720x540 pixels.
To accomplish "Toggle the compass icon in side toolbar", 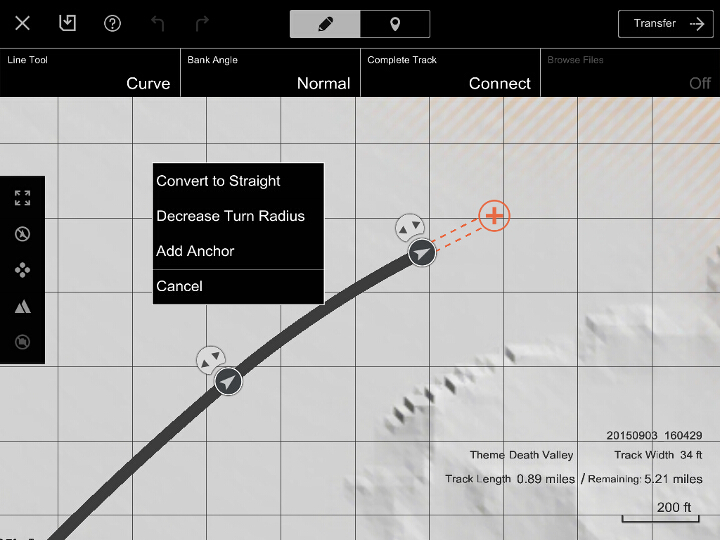I will [22, 234].
